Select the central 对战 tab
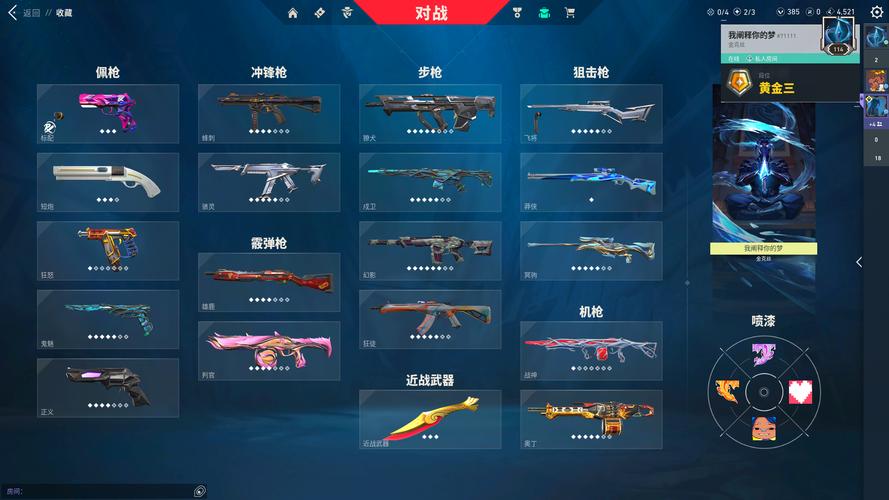 [x=431, y=13]
